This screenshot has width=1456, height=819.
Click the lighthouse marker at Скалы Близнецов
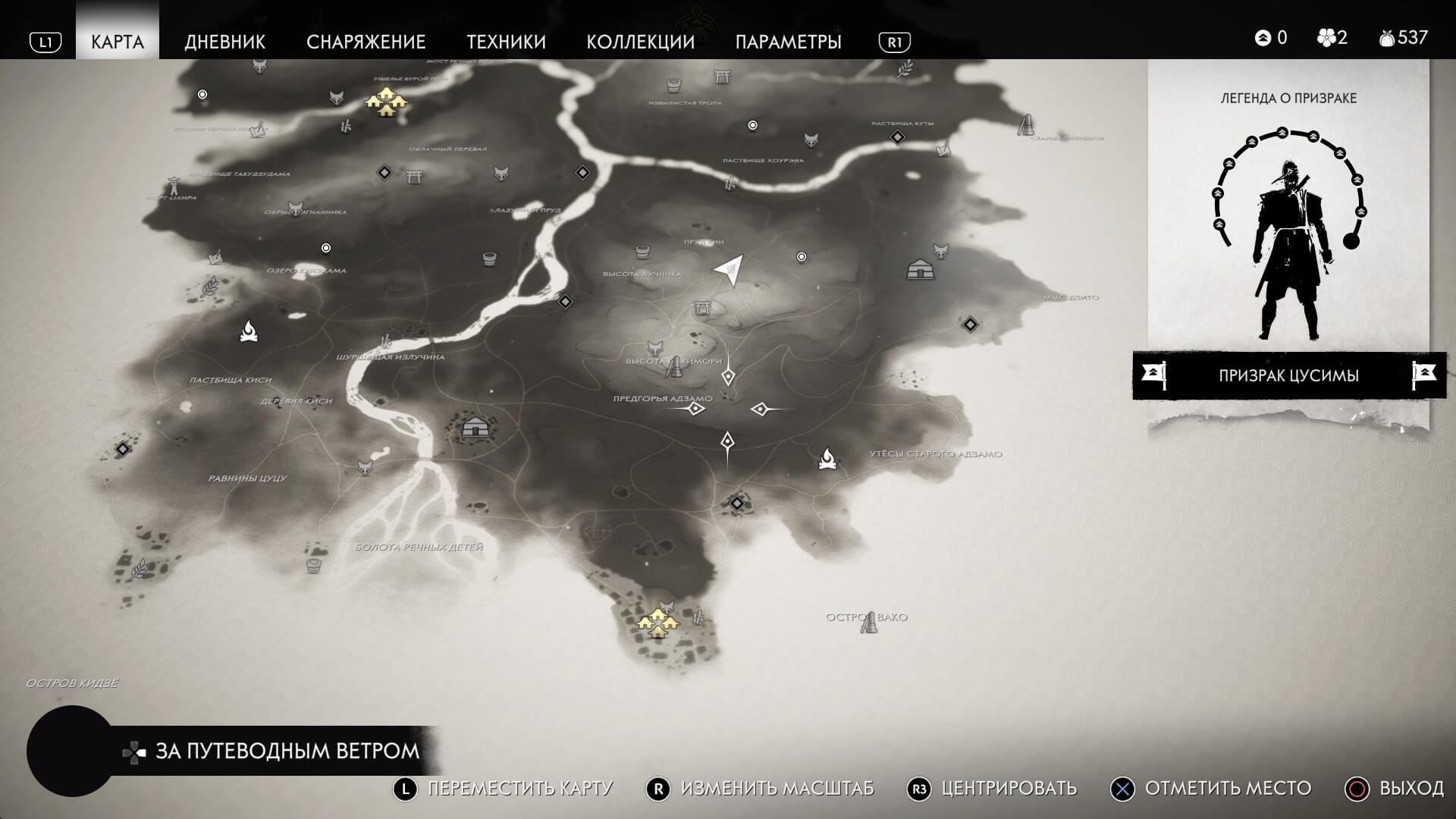pyautogui.click(x=1026, y=125)
